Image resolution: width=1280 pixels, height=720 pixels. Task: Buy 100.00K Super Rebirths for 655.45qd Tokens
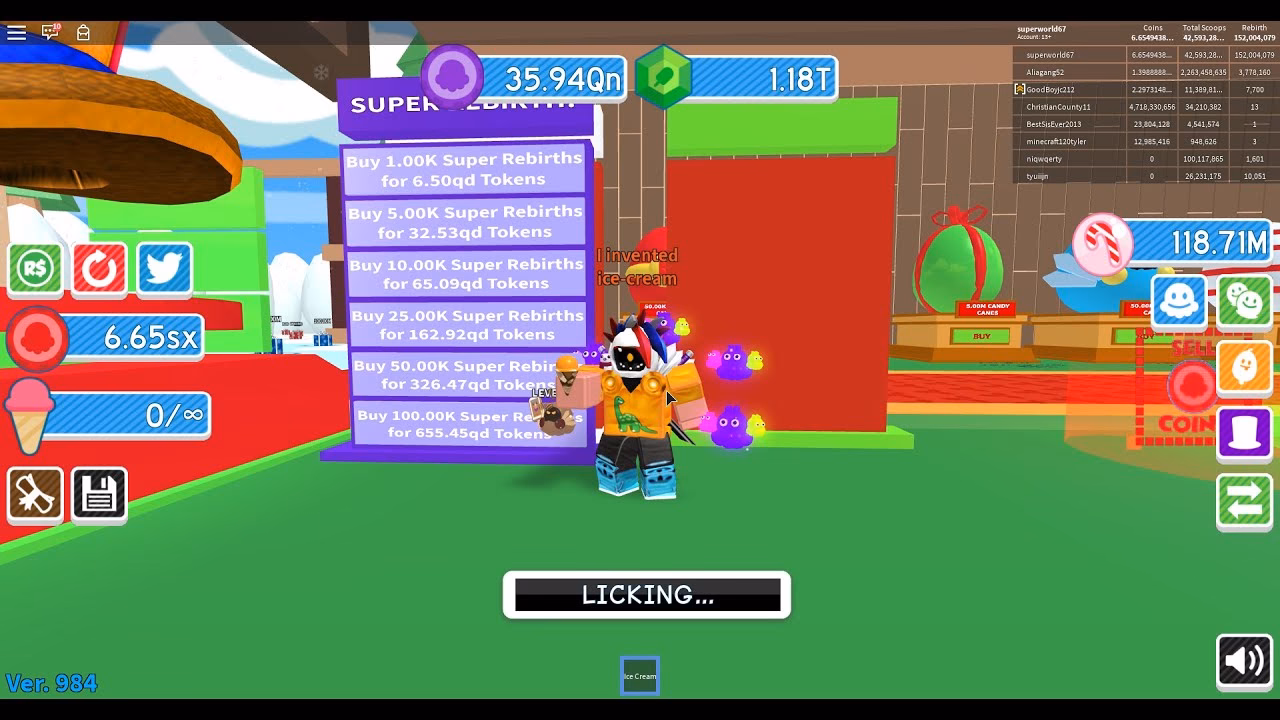[x=467, y=422]
